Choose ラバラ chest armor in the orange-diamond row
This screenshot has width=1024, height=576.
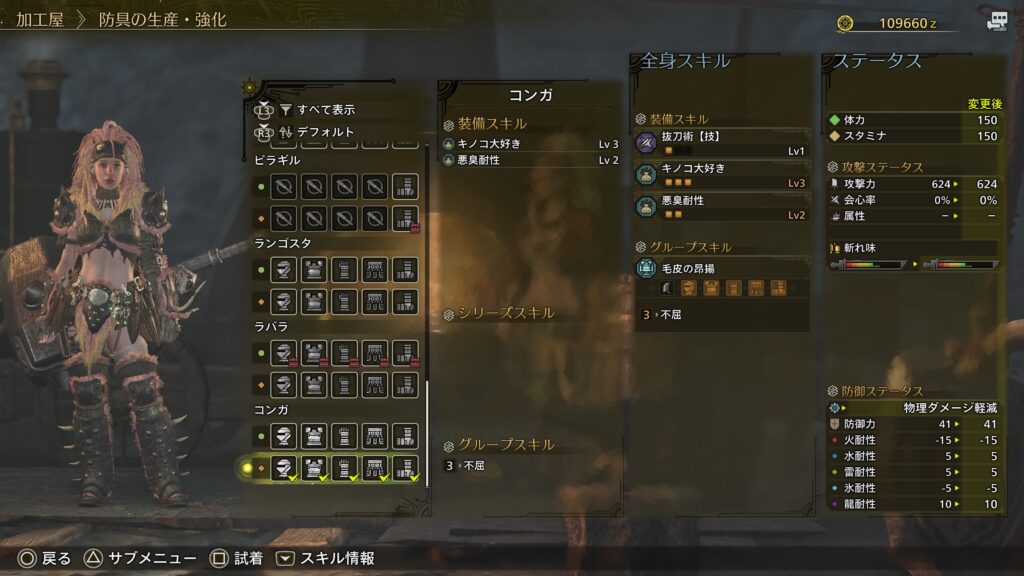coord(314,384)
